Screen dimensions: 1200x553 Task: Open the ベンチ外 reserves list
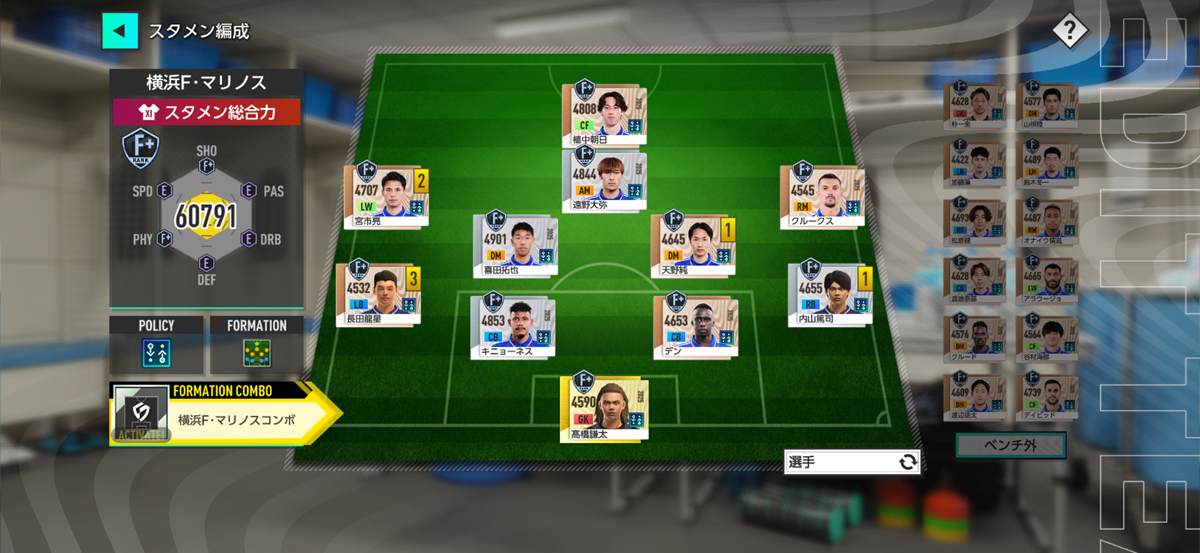pos(1010,446)
